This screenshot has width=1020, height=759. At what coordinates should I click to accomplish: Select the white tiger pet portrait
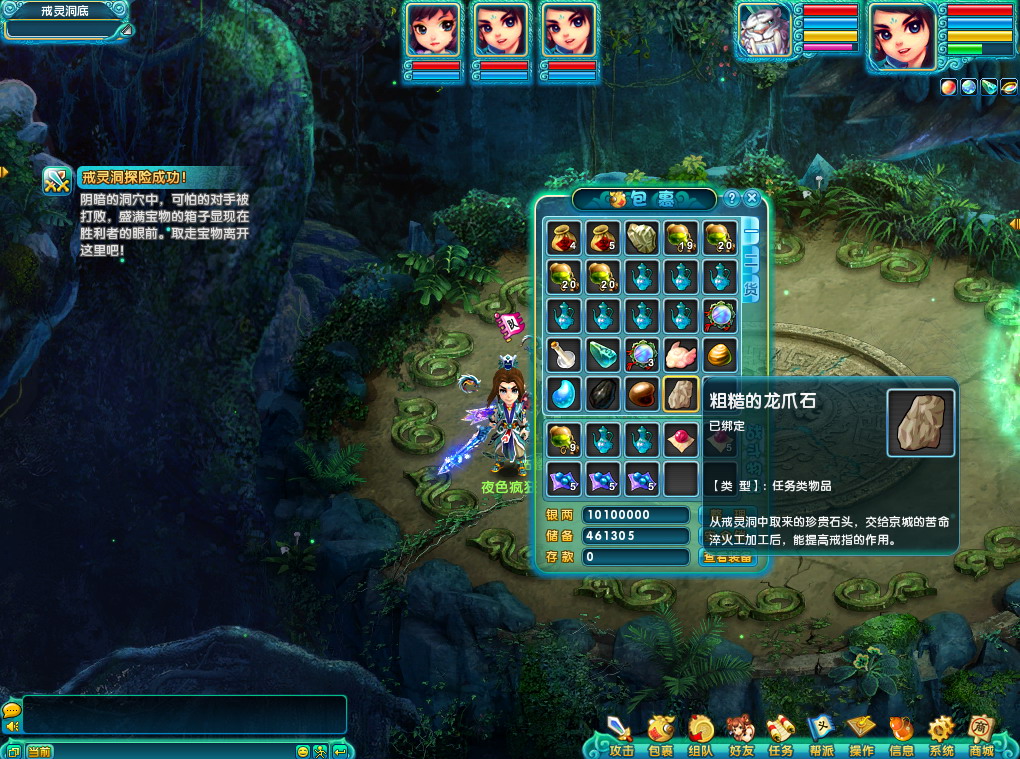tap(765, 36)
